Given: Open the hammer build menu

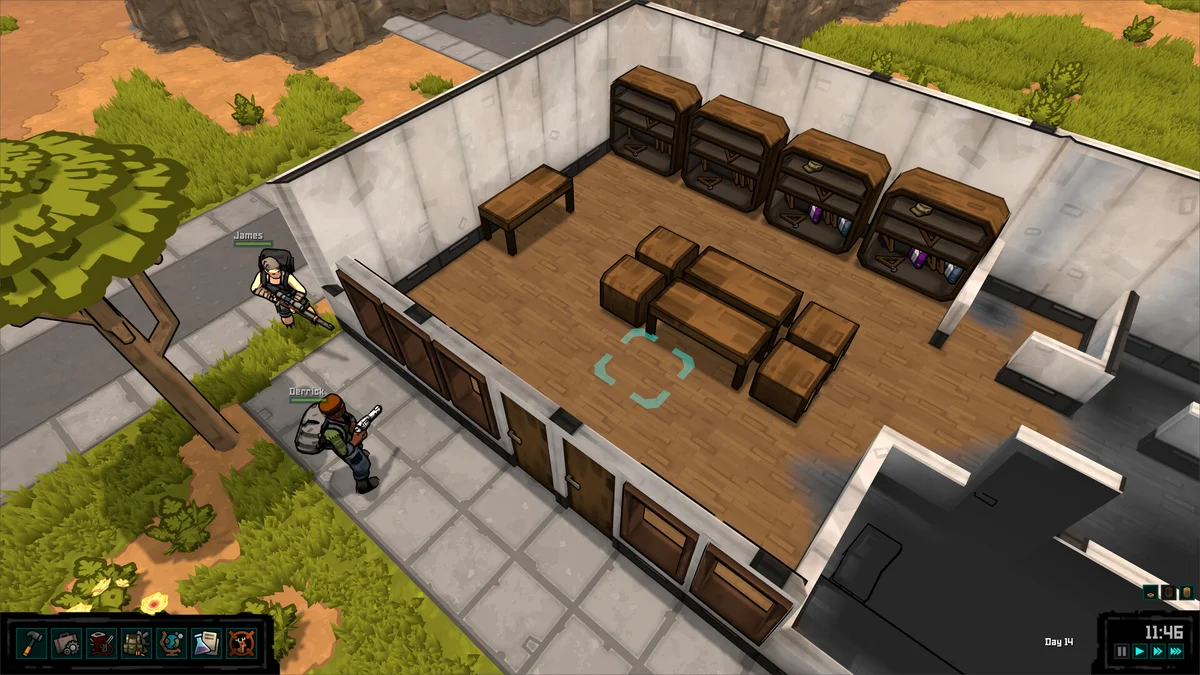Looking at the screenshot, I should click(x=31, y=642).
